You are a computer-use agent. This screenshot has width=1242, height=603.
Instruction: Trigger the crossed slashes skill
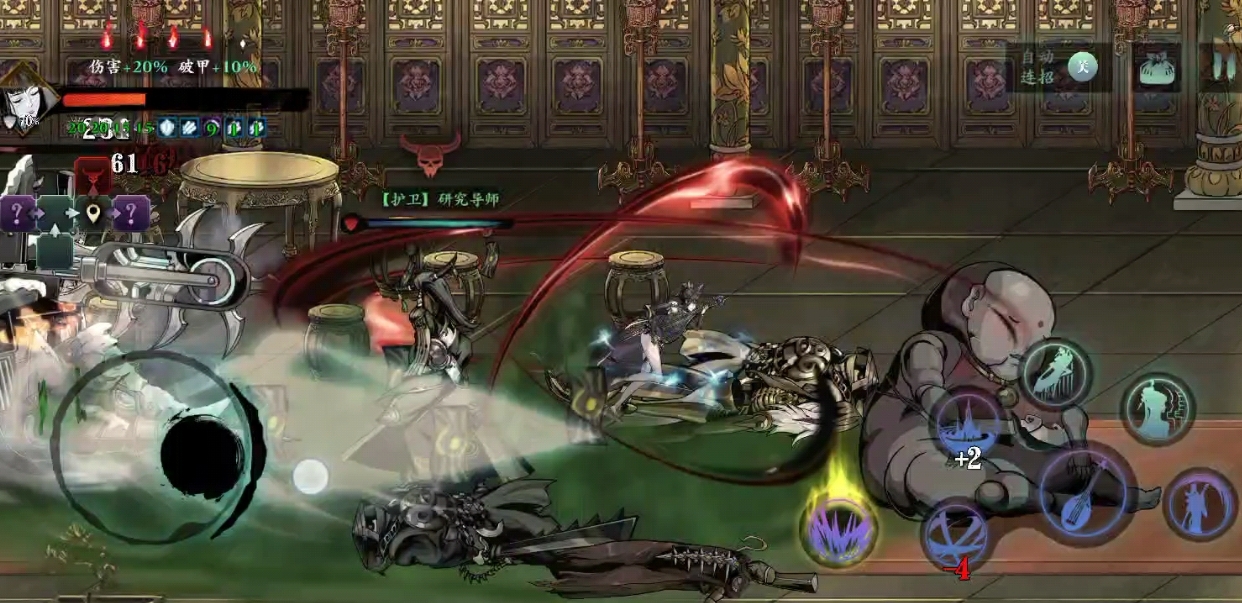point(955,535)
